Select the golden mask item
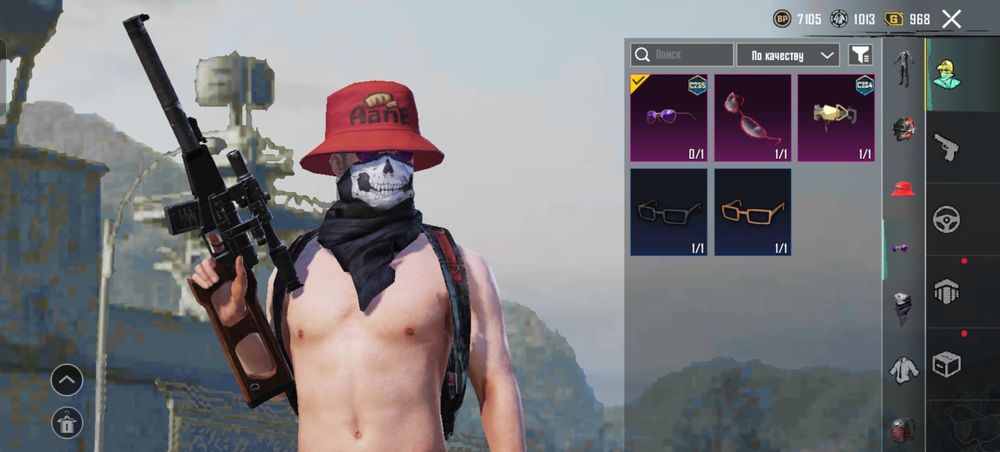 point(836,118)
